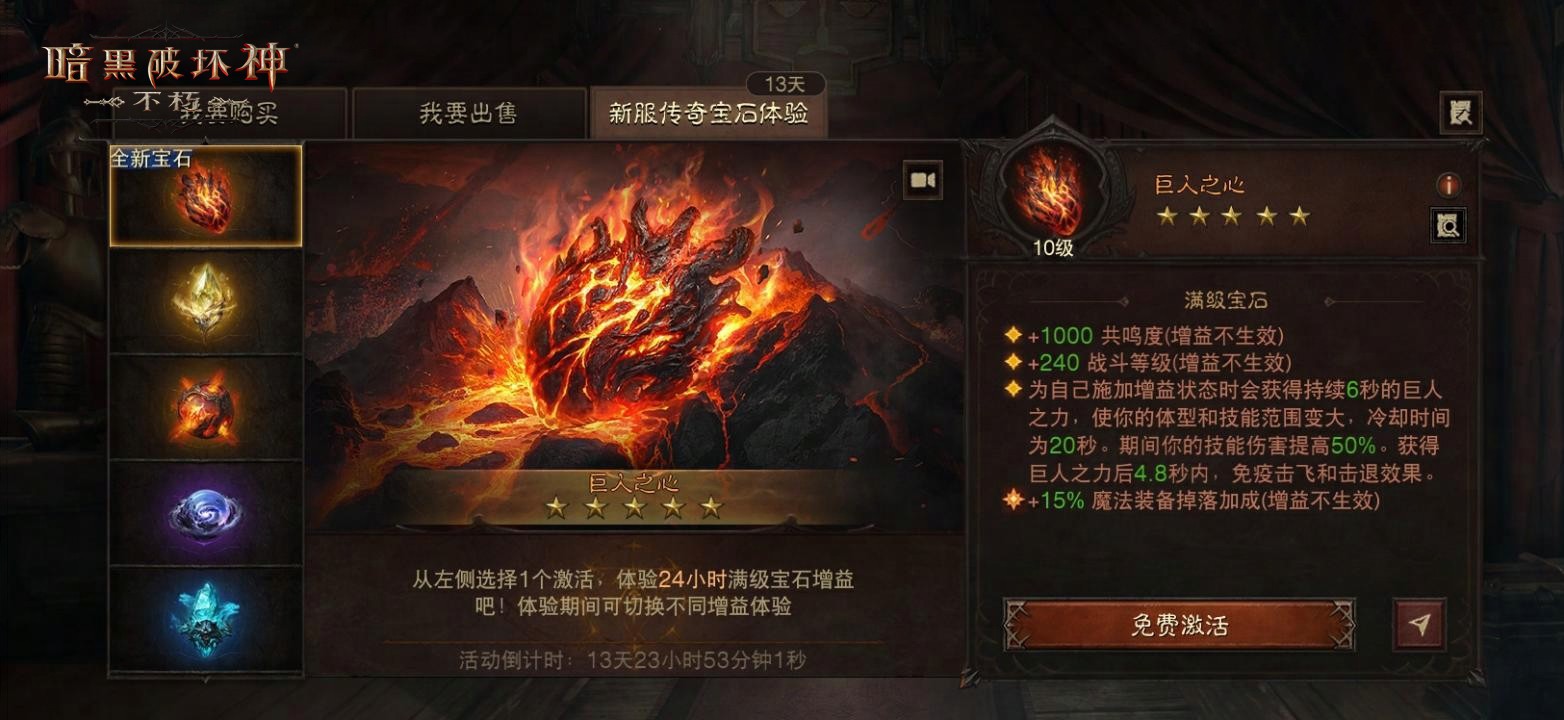
Task: Play the gem showcase video
Action: pyautogui.click(x=921, y=179)
